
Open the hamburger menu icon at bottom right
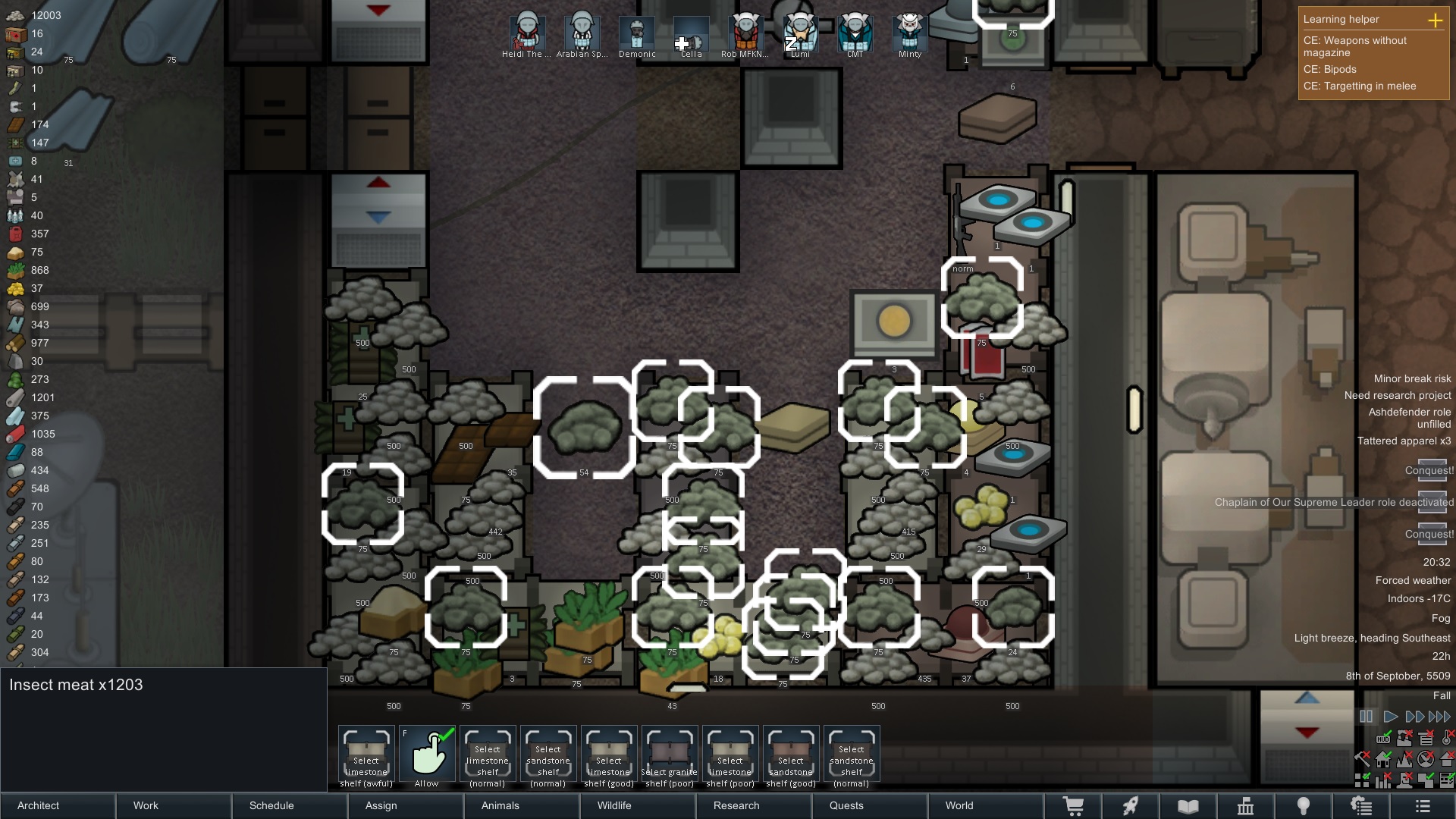[1424, 806]
